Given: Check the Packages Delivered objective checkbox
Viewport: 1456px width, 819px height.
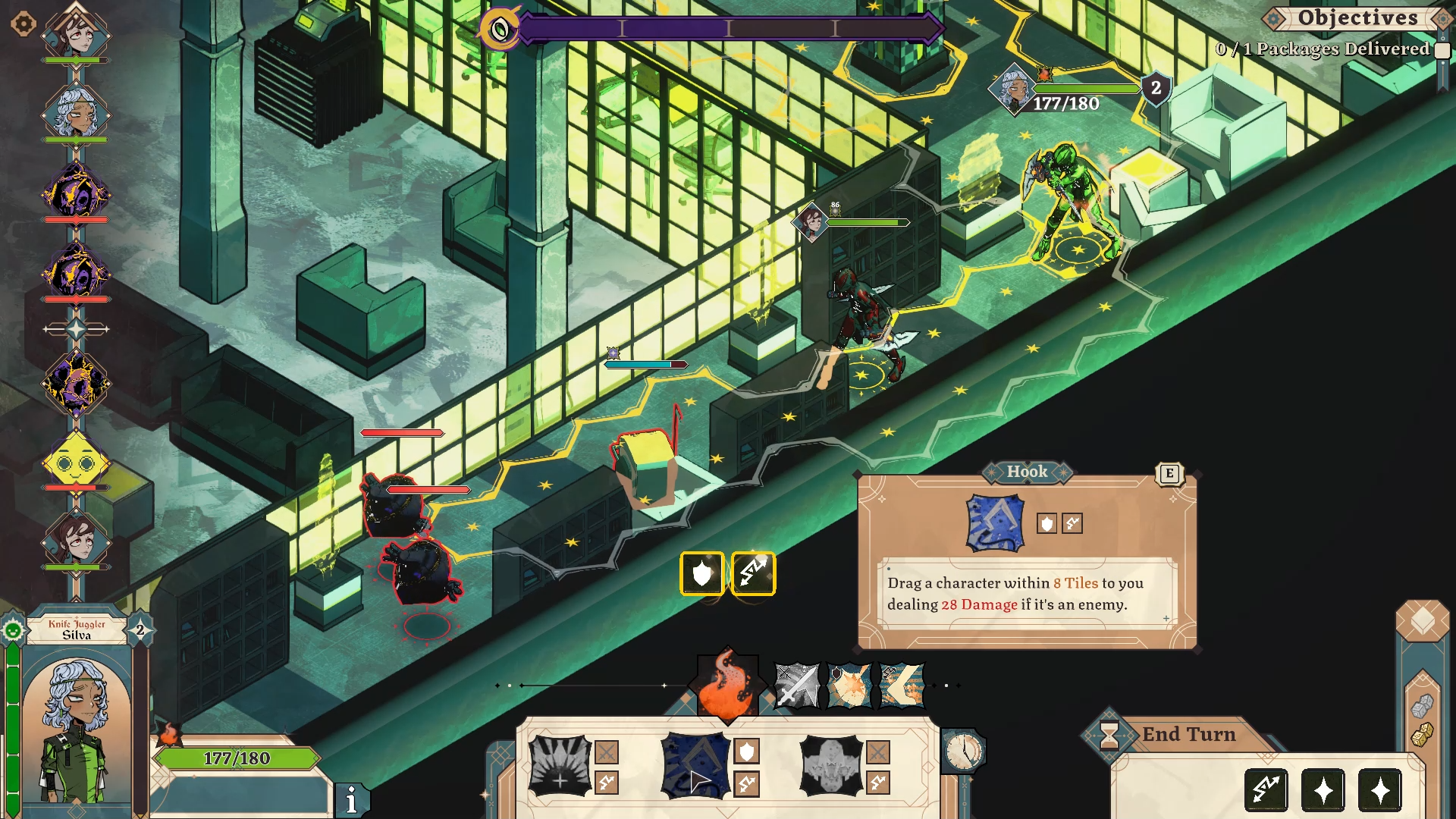Looking at the screenshot, I should [1442, 49].
